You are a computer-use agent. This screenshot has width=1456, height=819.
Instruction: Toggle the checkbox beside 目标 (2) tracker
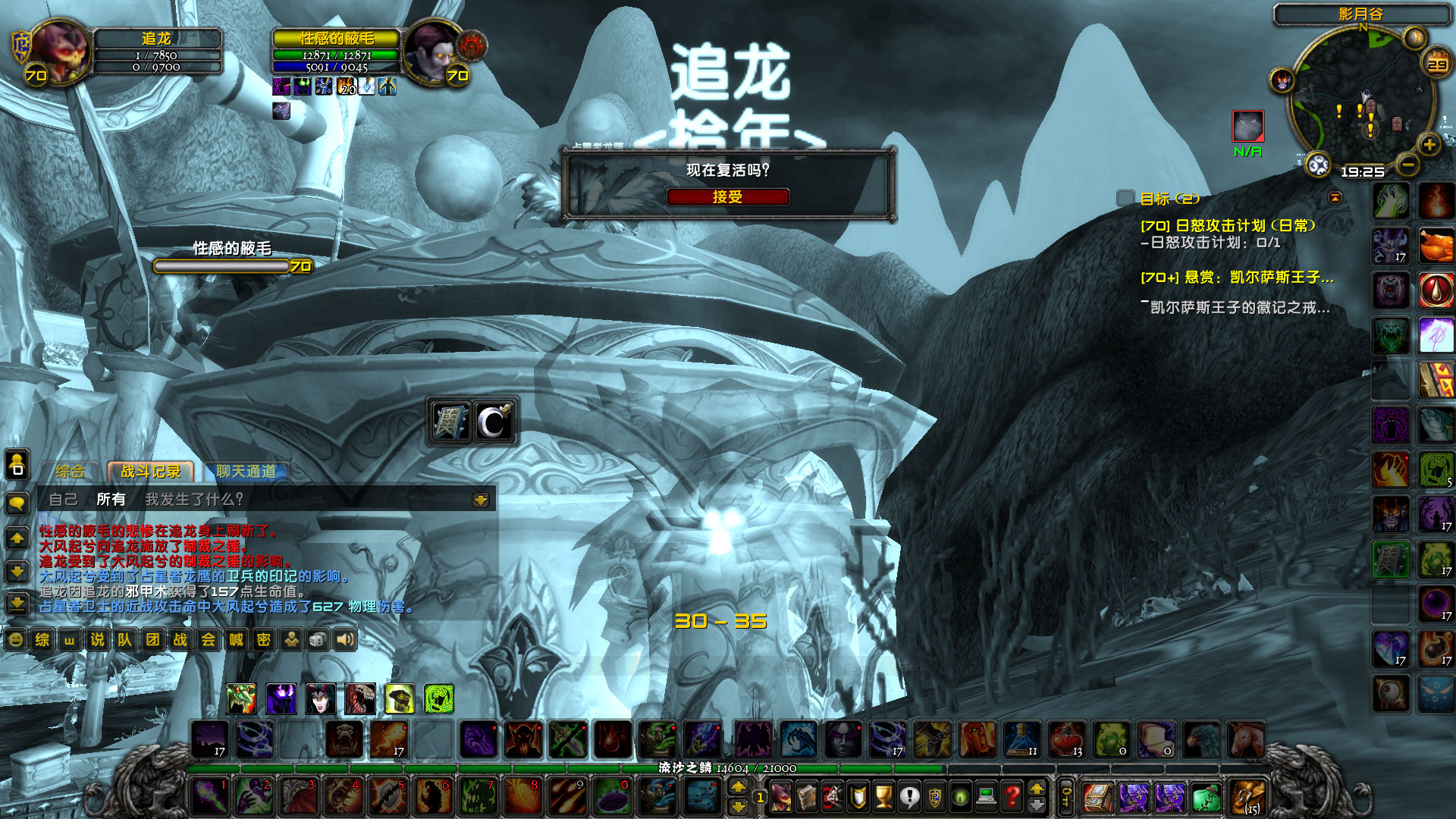1123,199
